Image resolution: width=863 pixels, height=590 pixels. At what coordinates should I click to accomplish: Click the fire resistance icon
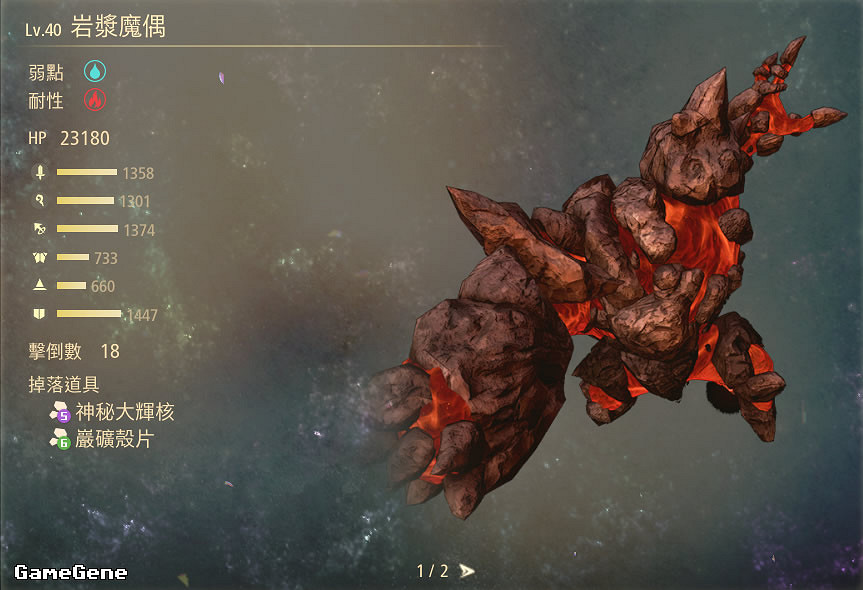point(94,100)
